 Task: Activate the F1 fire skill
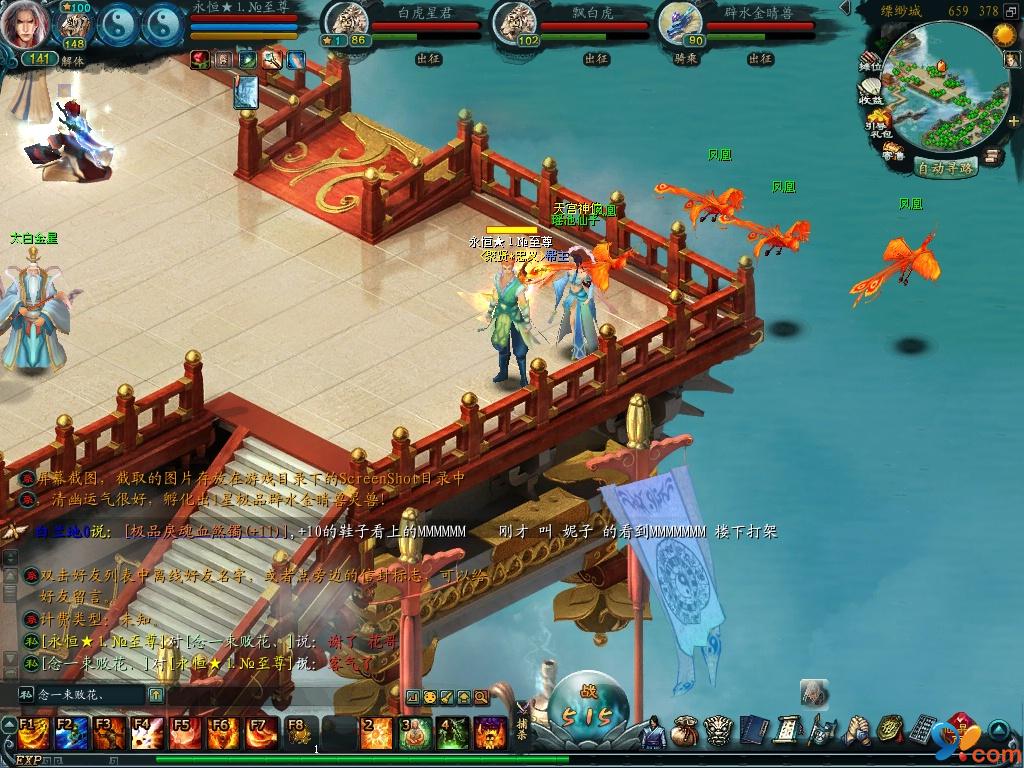pyautogui.click(x=30, y=733)
